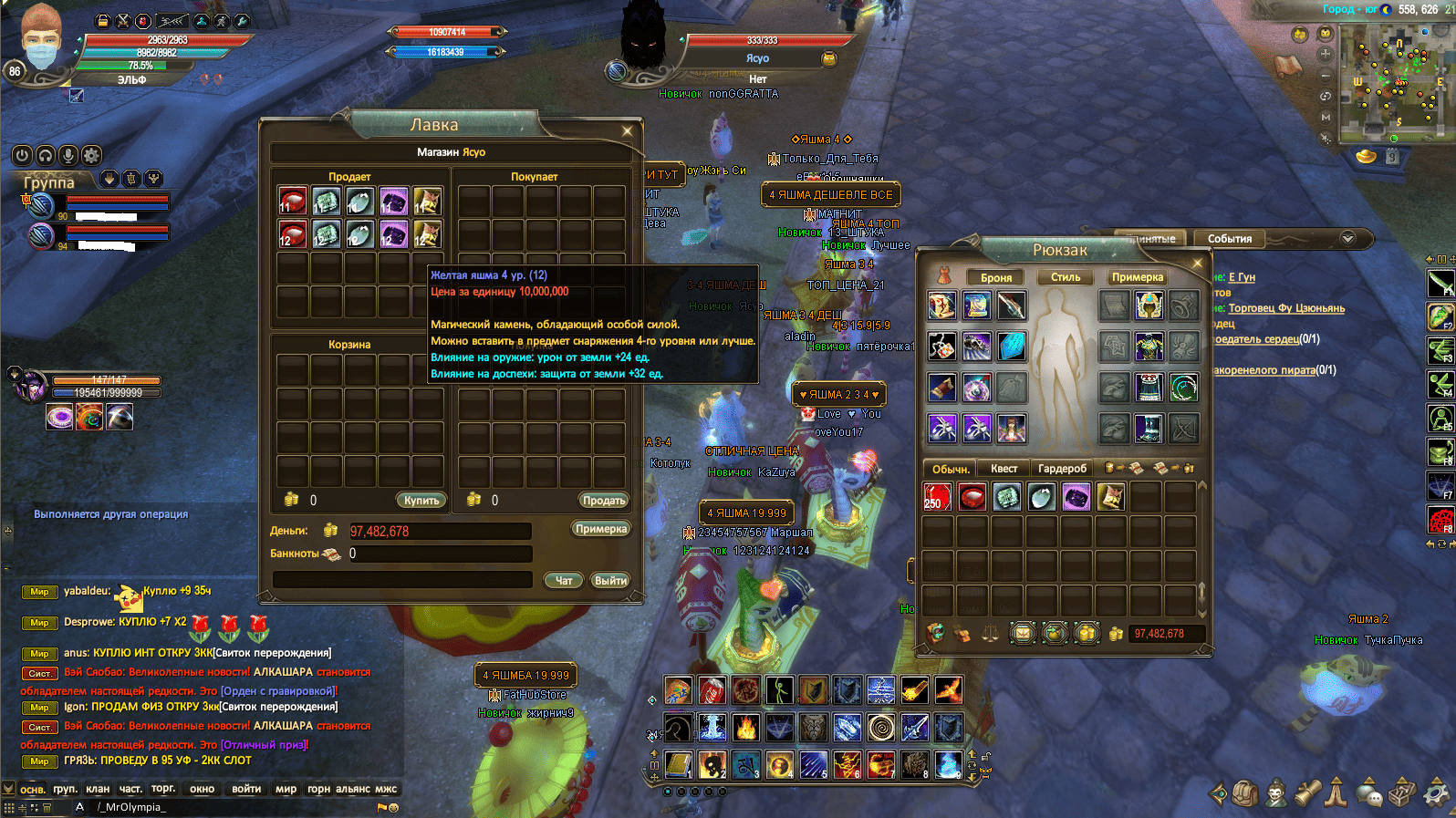Viewport: 1456px width, 818px height.
Task: Select the Квест inventory tab
Action: [x=1004, y=469]
